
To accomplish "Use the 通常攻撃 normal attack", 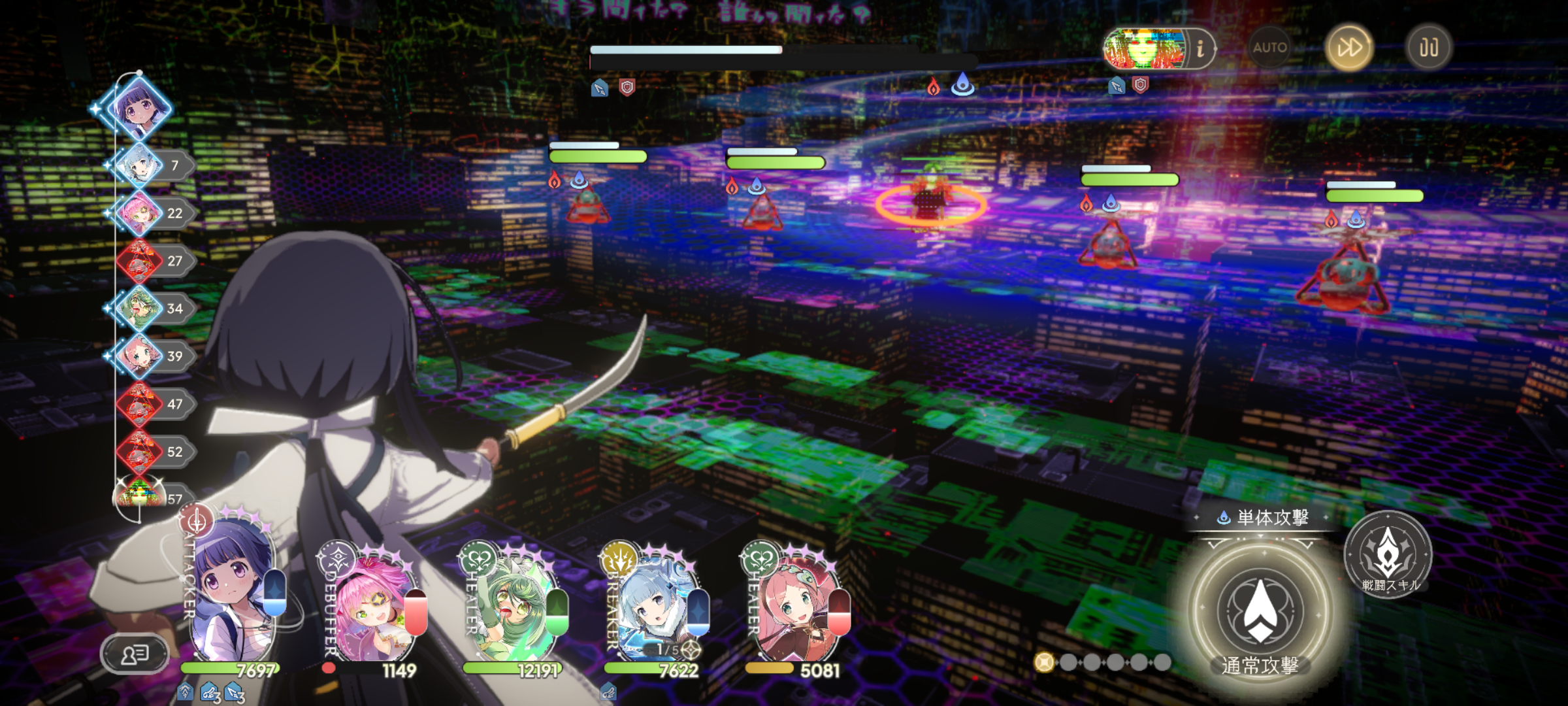I will [1260, 613].
